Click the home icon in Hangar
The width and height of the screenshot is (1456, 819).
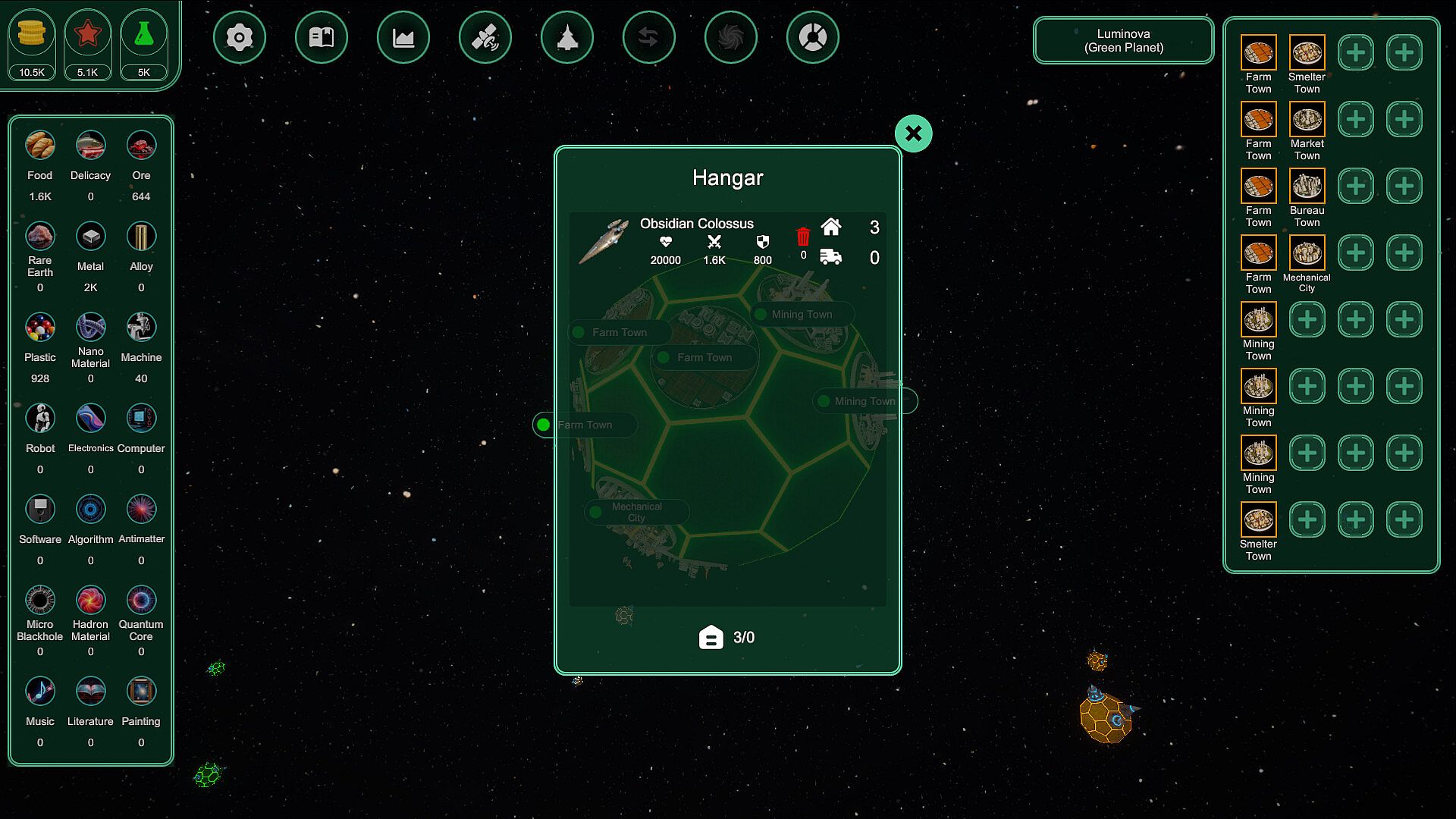pyautogui.click(x=831, y=227)
